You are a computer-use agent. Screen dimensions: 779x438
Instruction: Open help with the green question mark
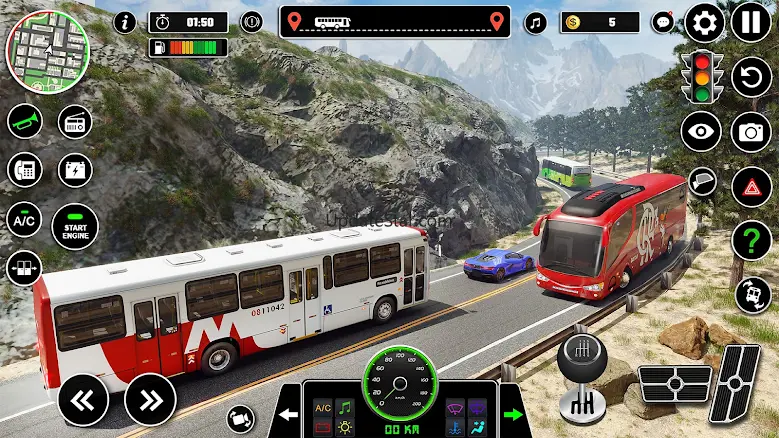751,241
